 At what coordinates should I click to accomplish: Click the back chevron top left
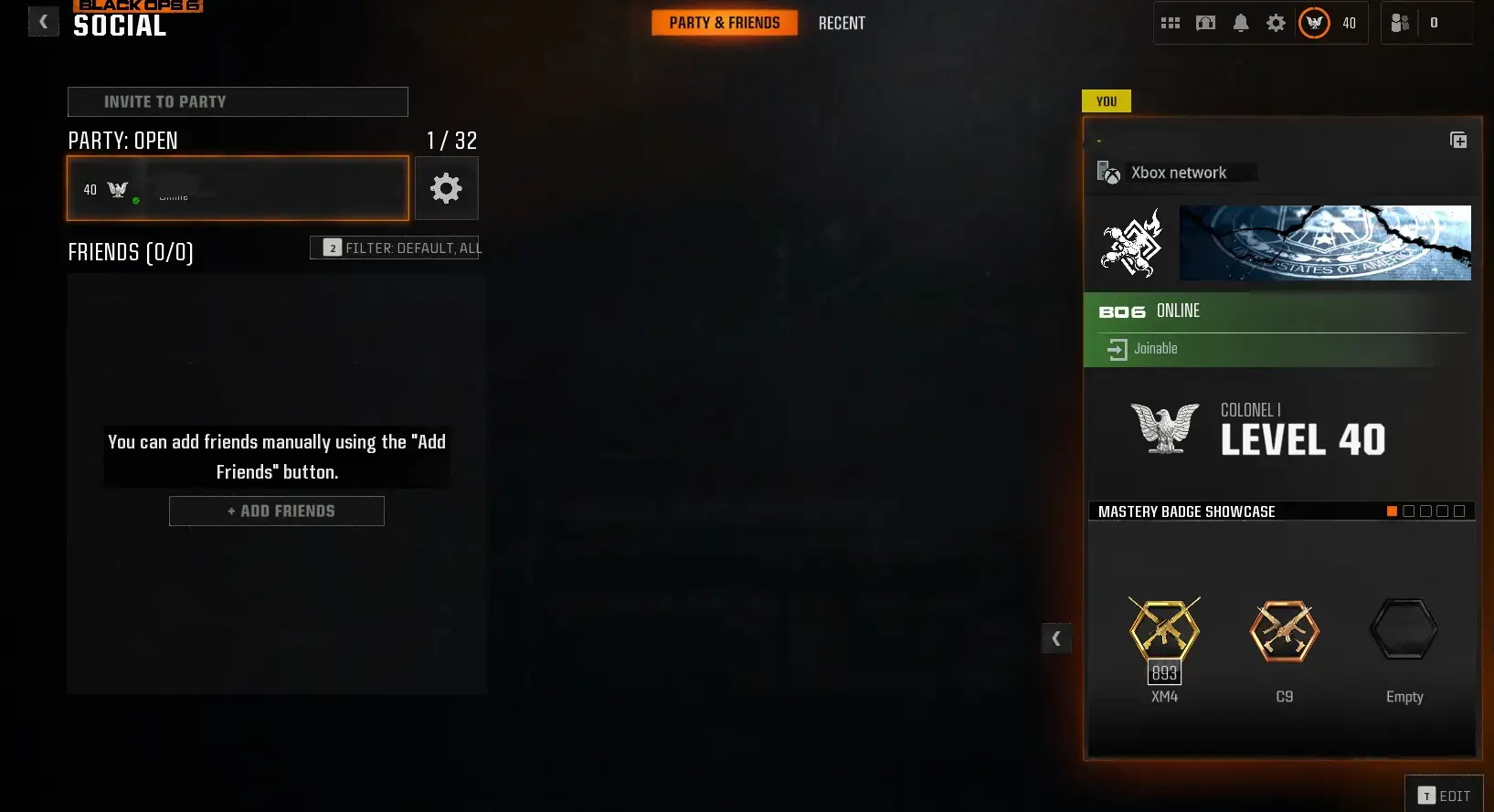click(x=43, y=21)
